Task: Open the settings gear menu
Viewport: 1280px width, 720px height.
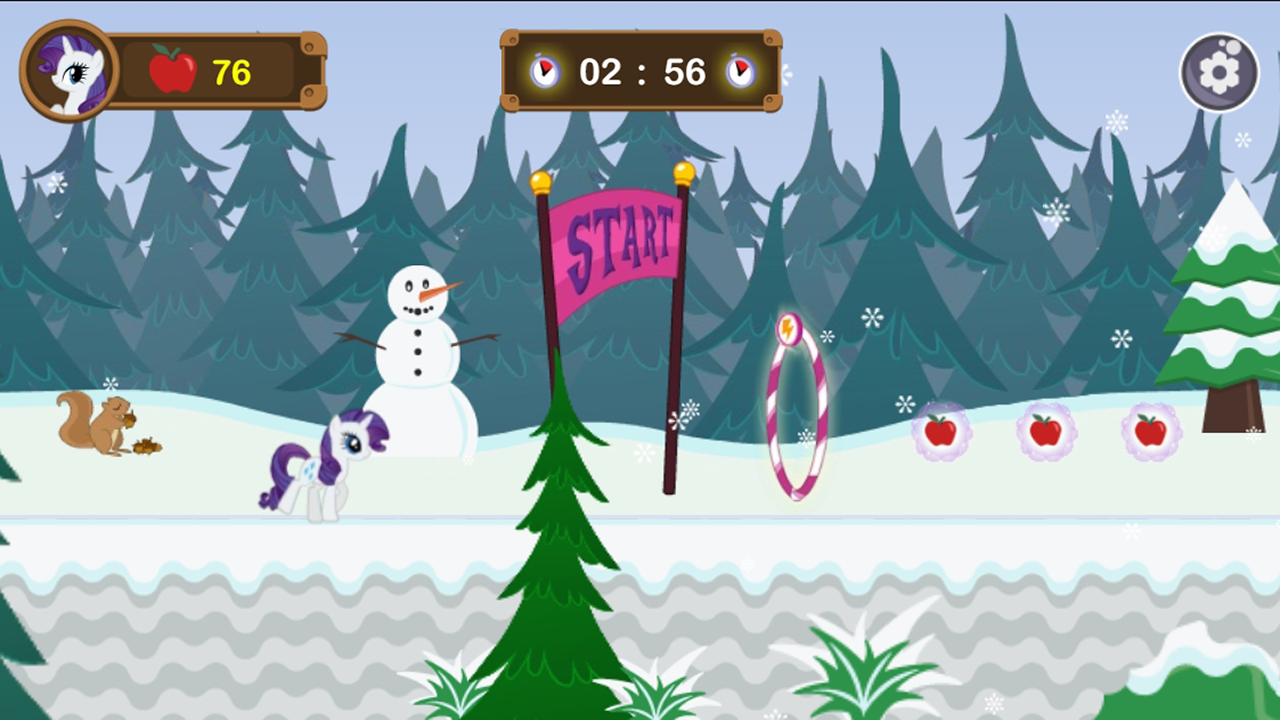Action: 1219,71
